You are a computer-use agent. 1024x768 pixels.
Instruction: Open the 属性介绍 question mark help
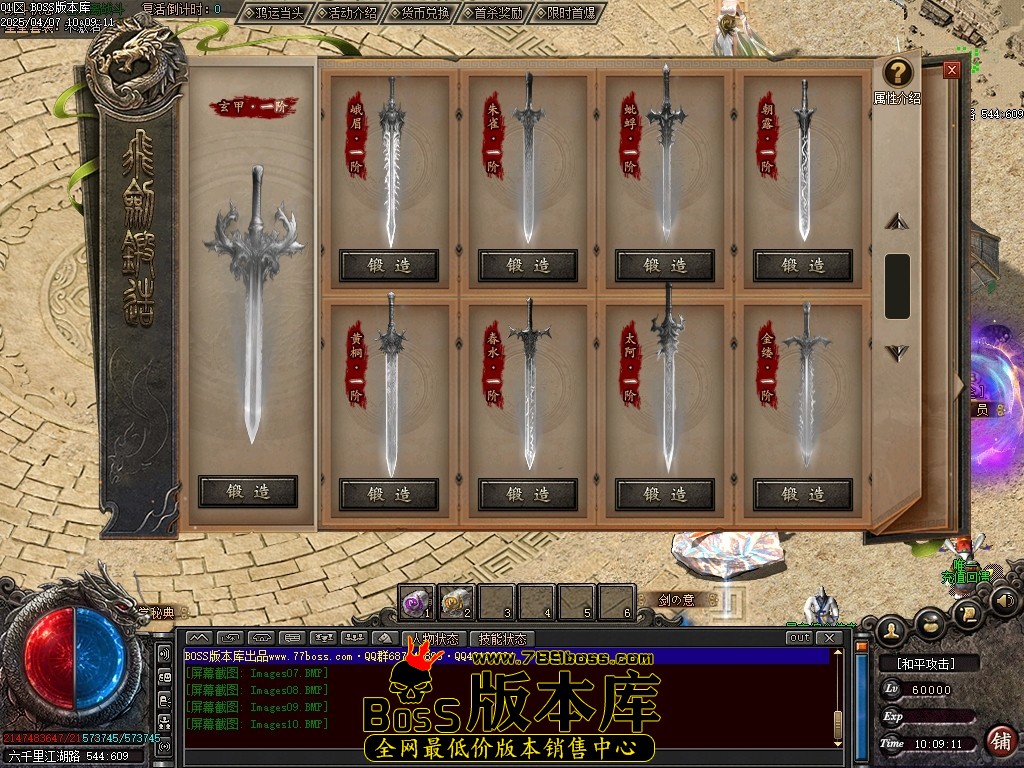(898, 73)
